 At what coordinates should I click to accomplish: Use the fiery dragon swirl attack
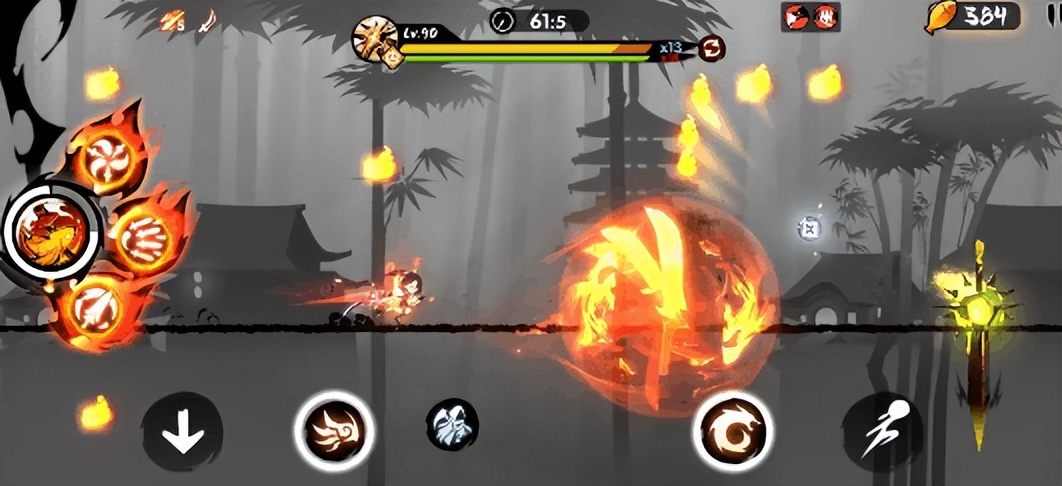coord(731,431)
